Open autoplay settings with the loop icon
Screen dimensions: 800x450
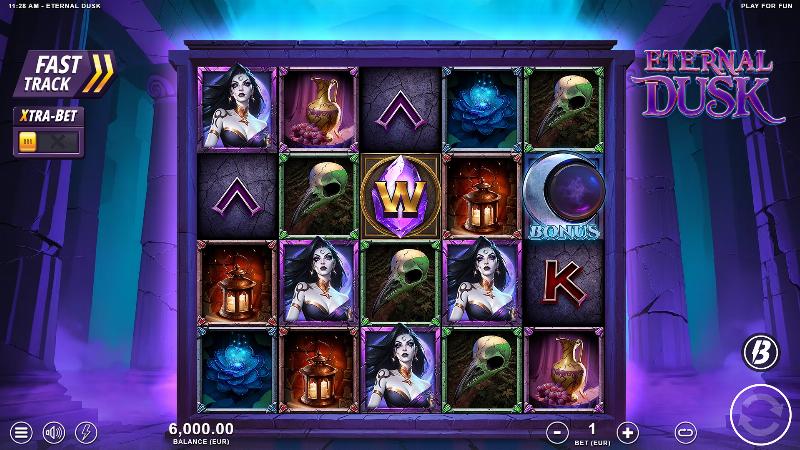tap(686, 432)
